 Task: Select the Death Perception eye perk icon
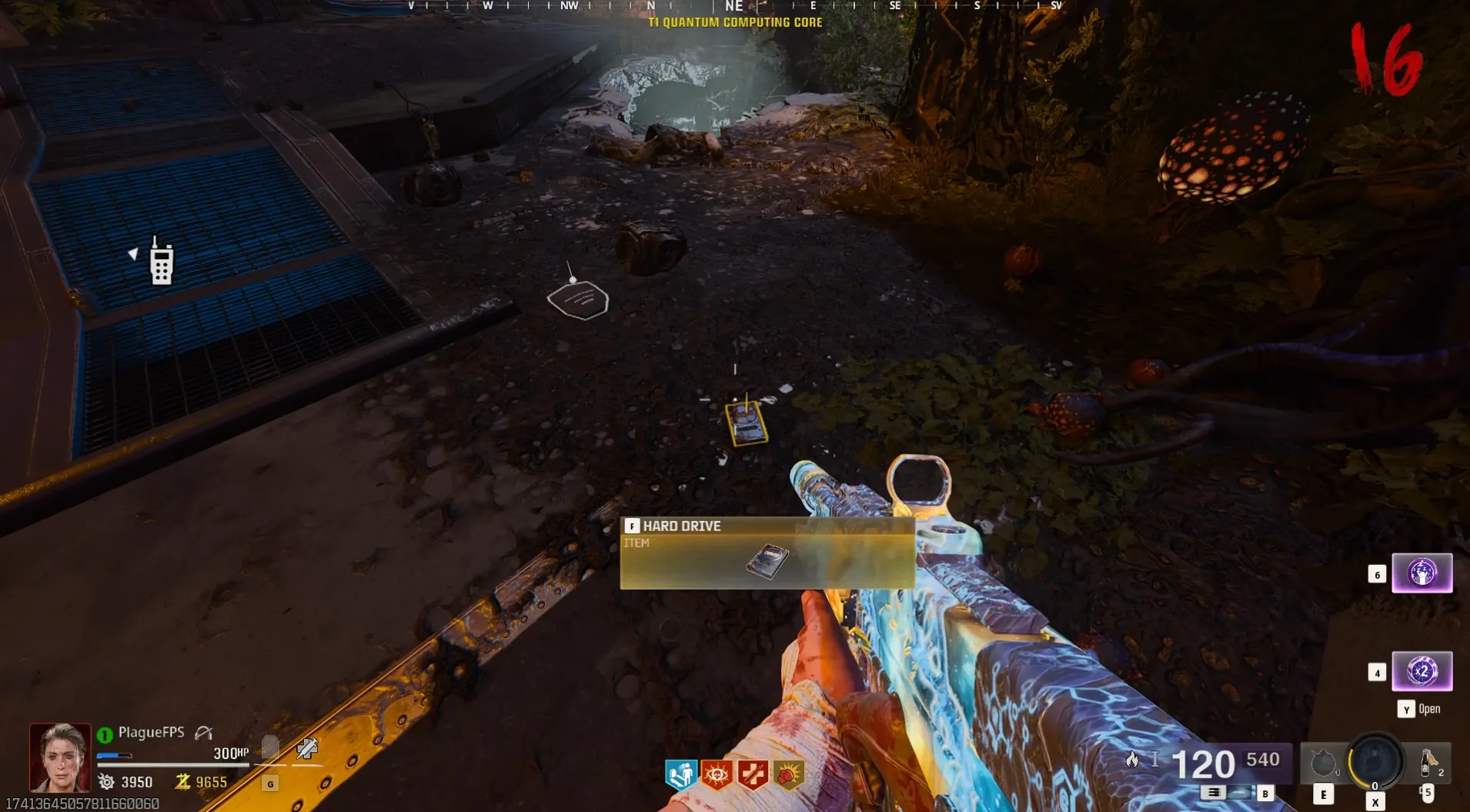[x=717, y=774]
